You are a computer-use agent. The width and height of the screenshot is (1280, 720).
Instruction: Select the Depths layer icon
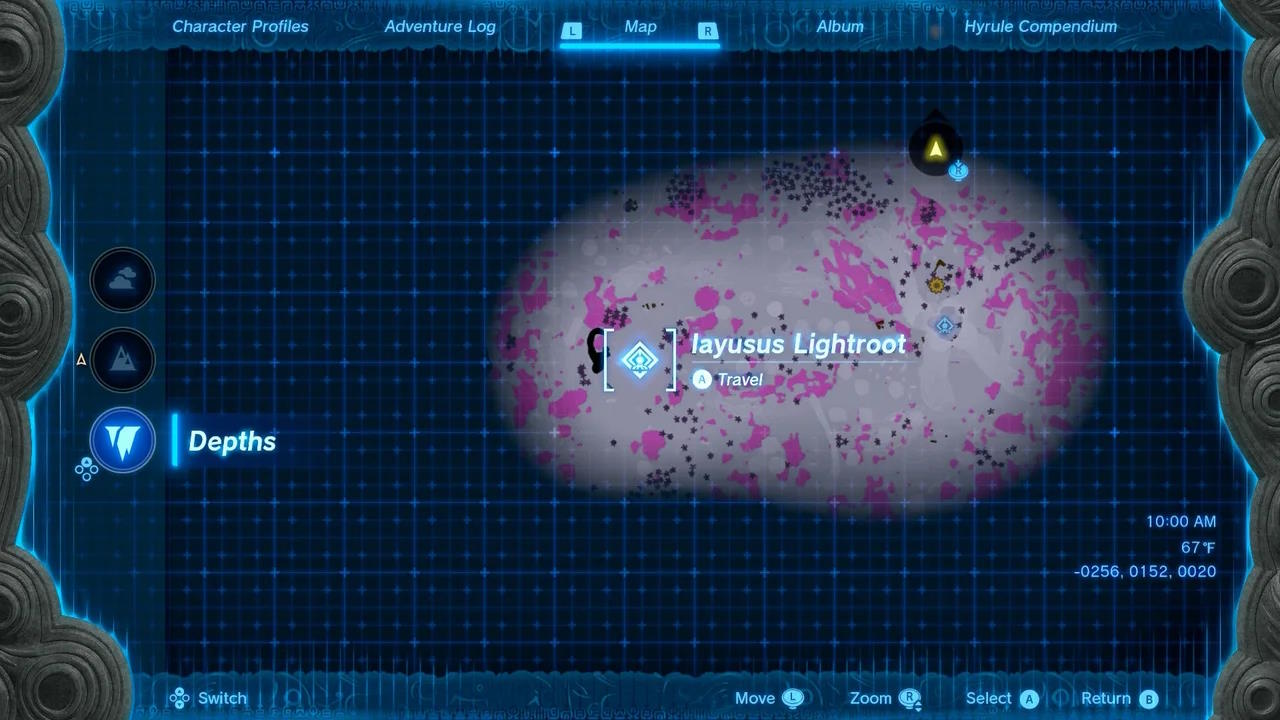pyautogui.click(x=122, y=440)
